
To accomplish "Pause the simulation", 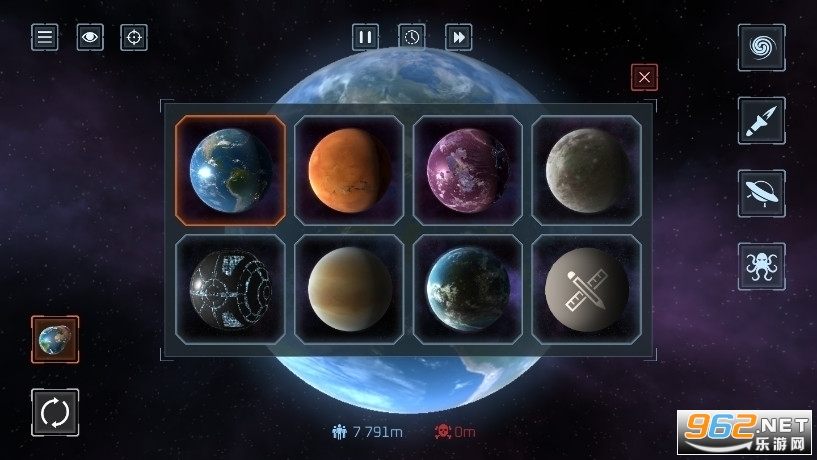I will 365,37.
